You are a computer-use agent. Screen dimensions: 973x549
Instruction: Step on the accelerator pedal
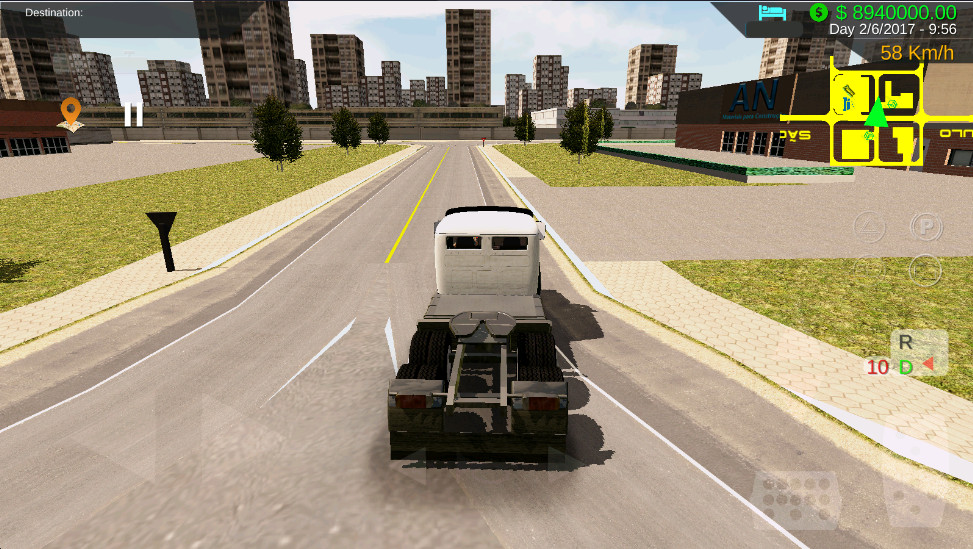[x=914, y=499]
